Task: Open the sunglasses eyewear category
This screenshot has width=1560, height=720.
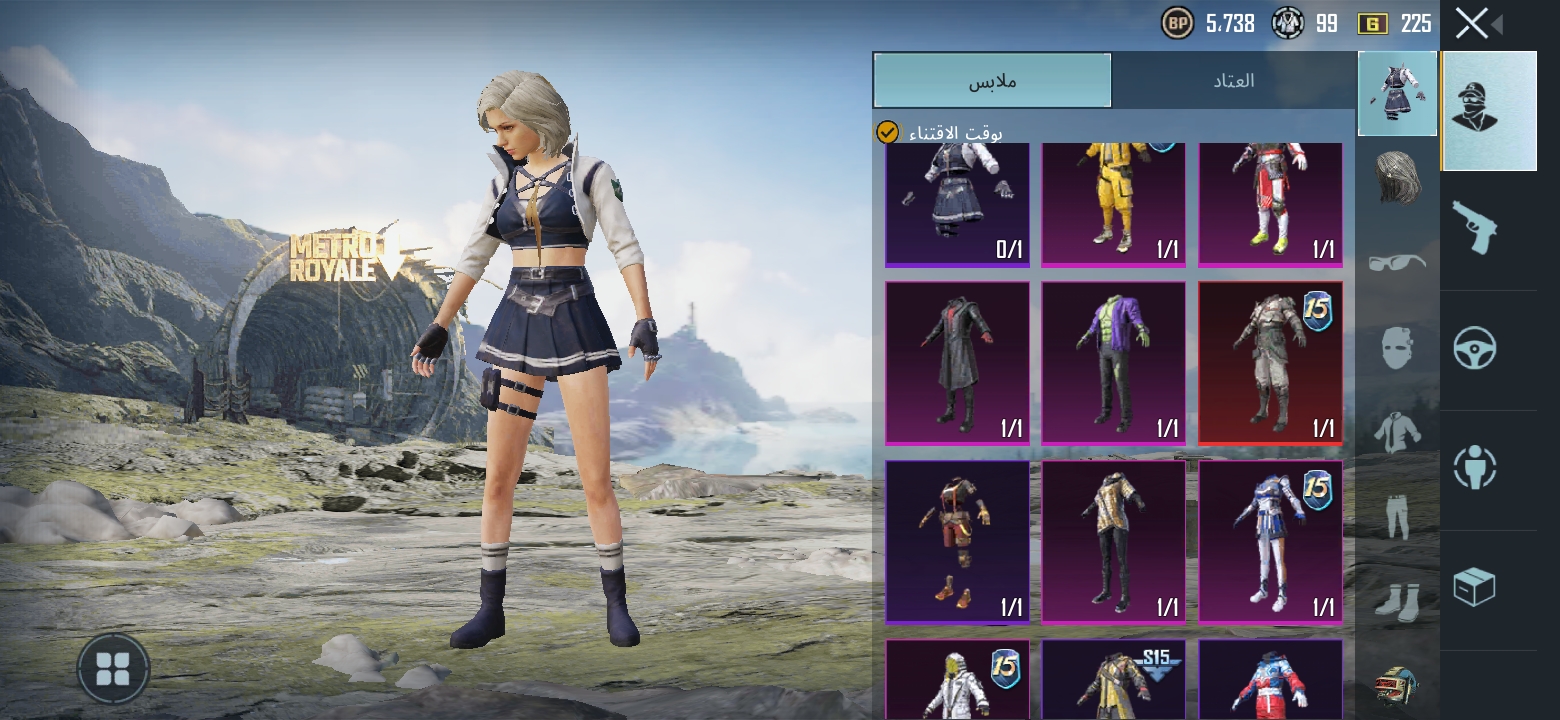Action: (x=1397, y=262)
